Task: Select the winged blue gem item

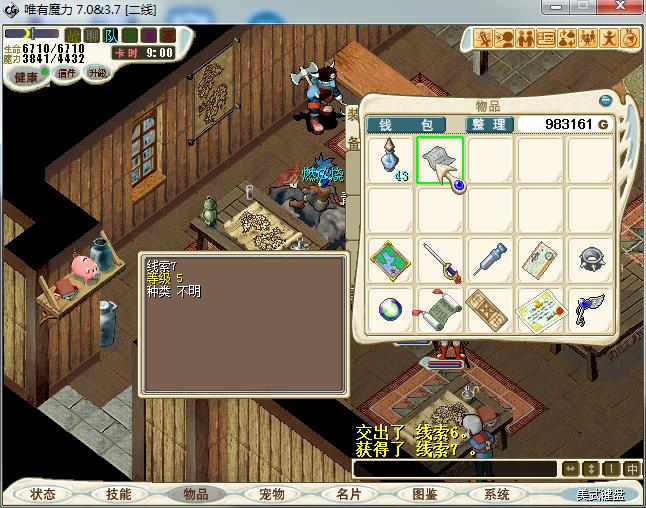Action: (590, 310)
